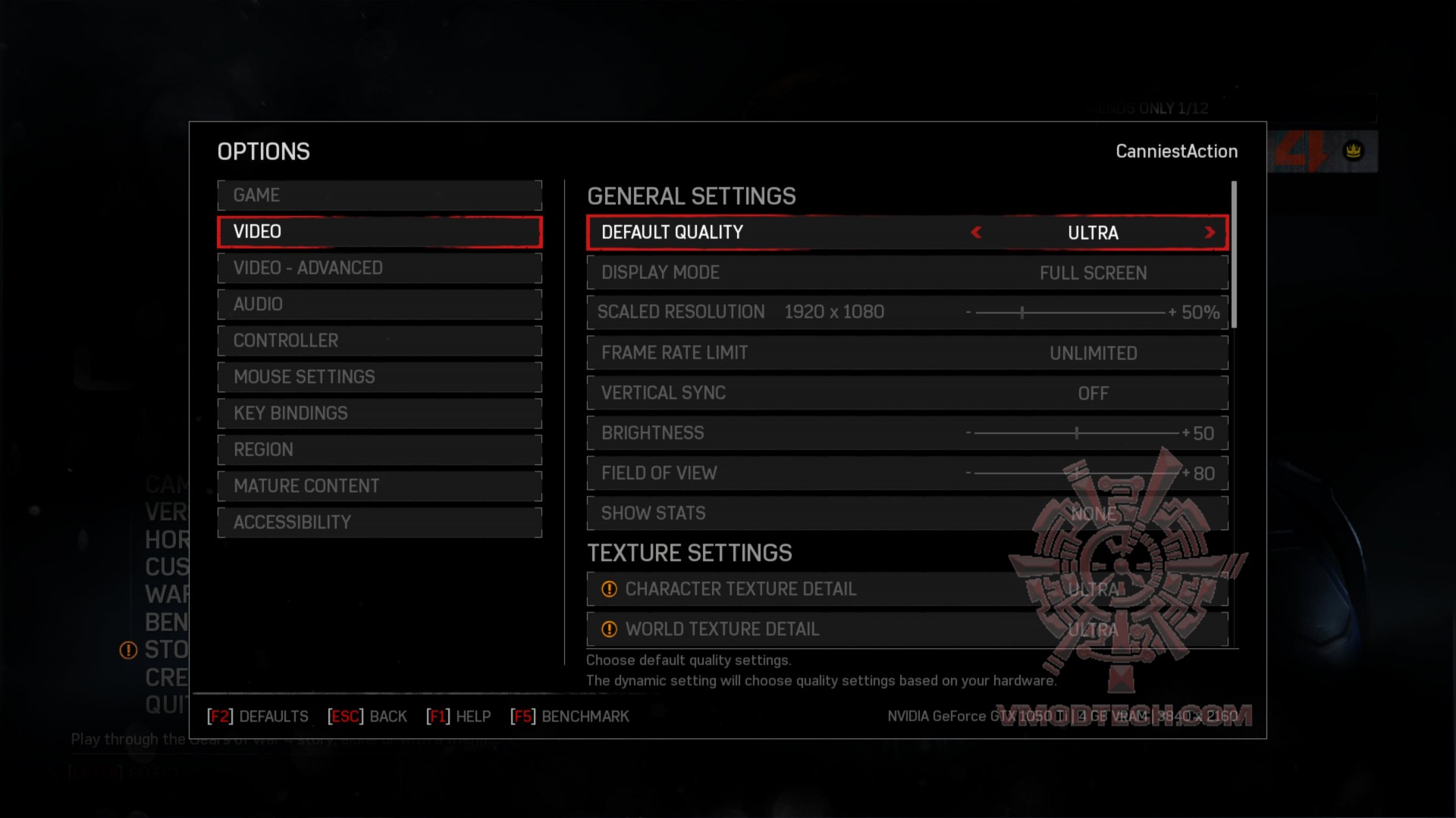Screen dimensions: 1456x818
Task: Click right arrow on Default Quality
Action: click(x=1210, y=233)
